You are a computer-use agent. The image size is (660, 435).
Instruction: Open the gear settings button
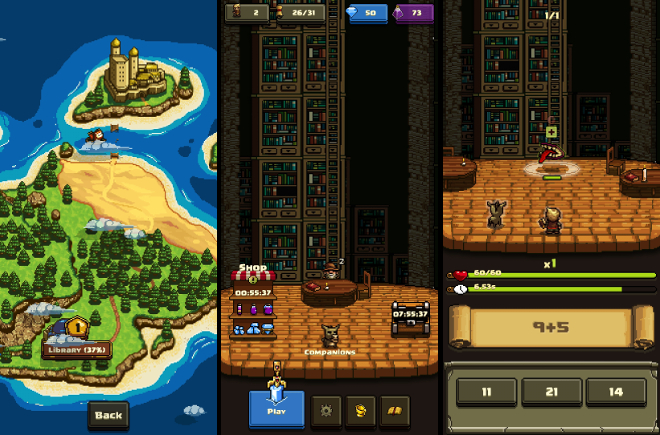pyautogui.click(x=324, y=409)
